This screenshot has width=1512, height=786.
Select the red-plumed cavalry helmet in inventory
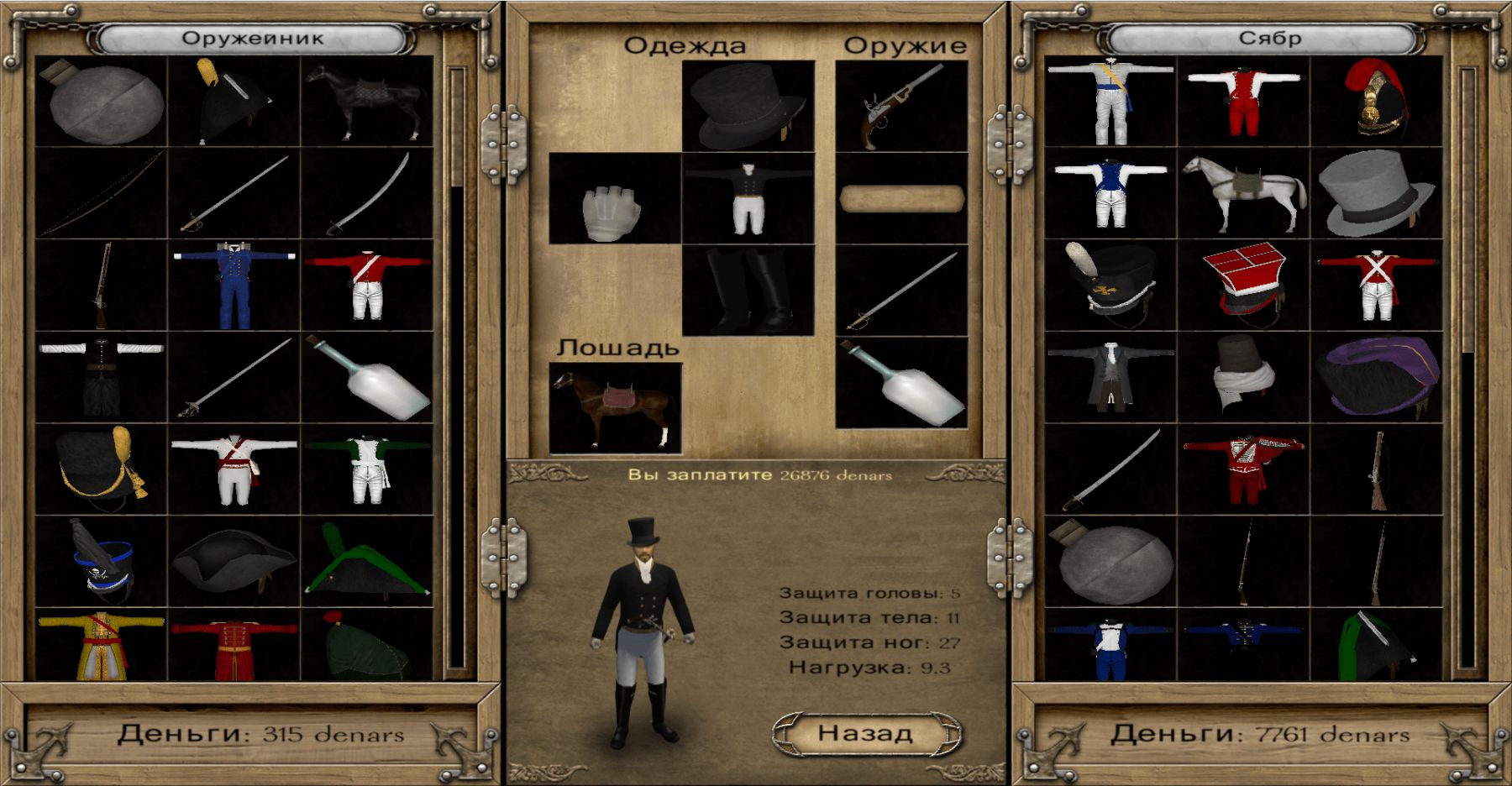pyautogui.click(x=1376, y=102)
